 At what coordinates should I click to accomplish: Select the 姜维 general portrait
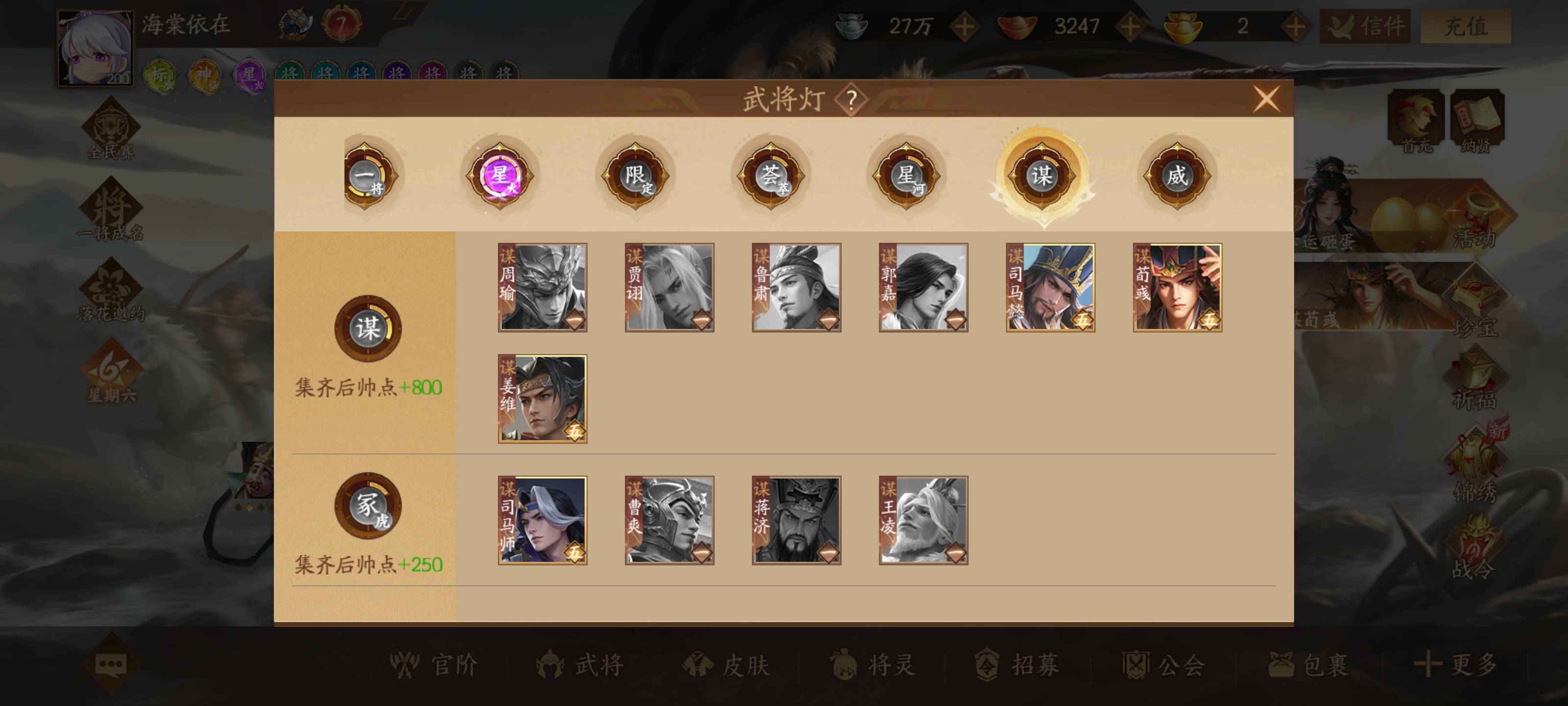pyautogui.click(x=542, y=399)
